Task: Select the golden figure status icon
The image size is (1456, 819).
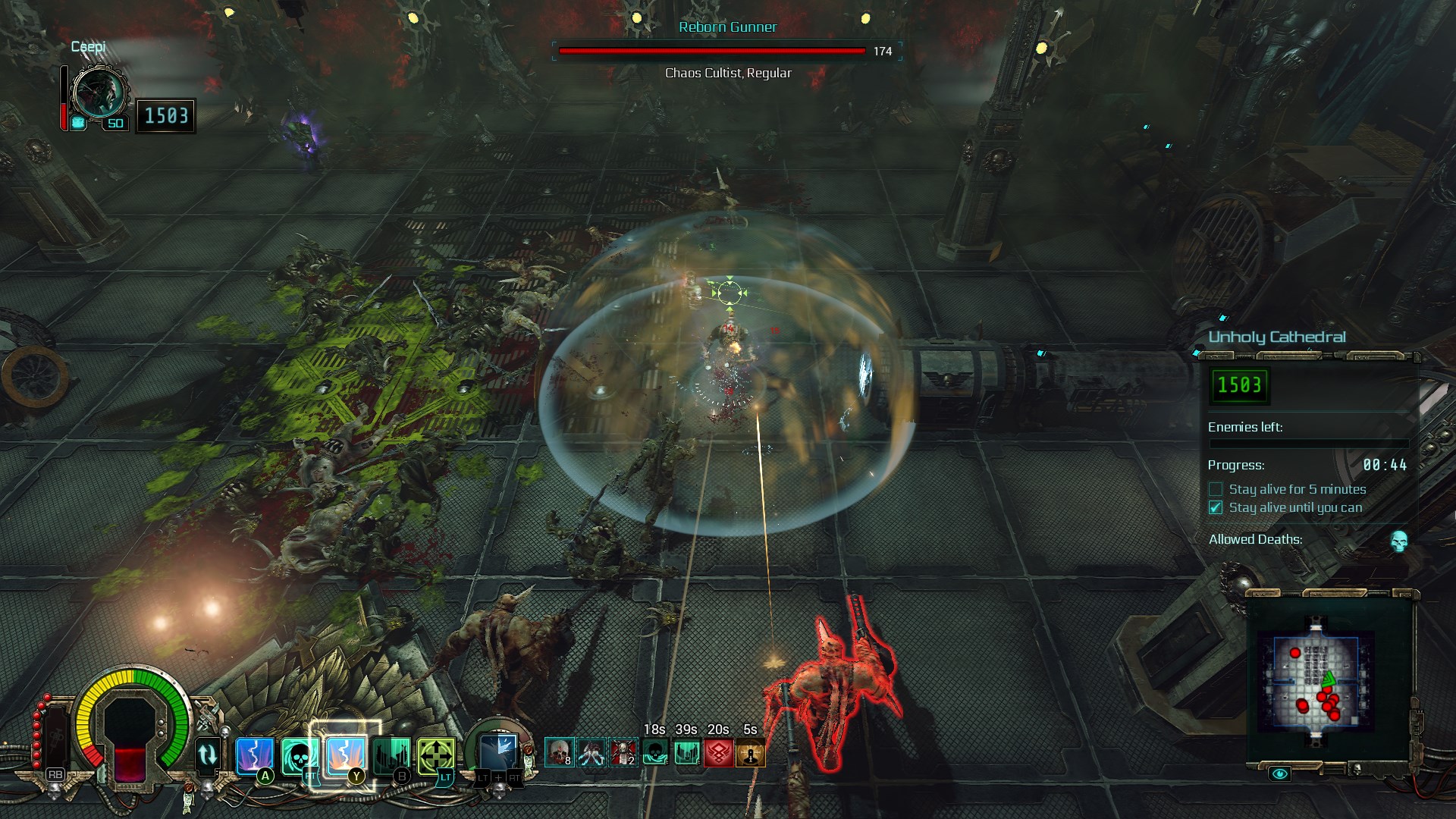Action: tap(750, 753)
